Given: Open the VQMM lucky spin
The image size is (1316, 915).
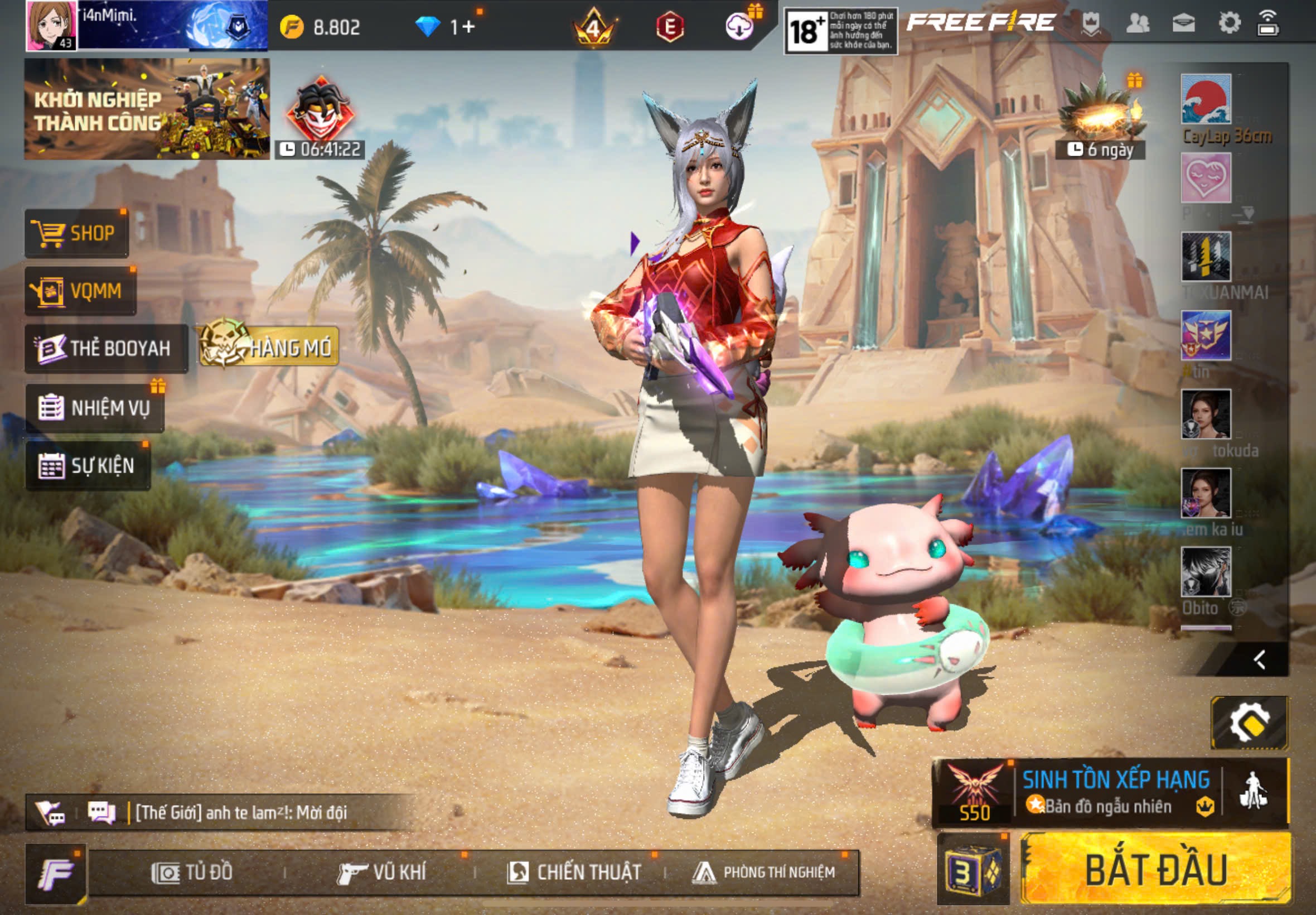Looking at the screenshot, I should point(80,291).
